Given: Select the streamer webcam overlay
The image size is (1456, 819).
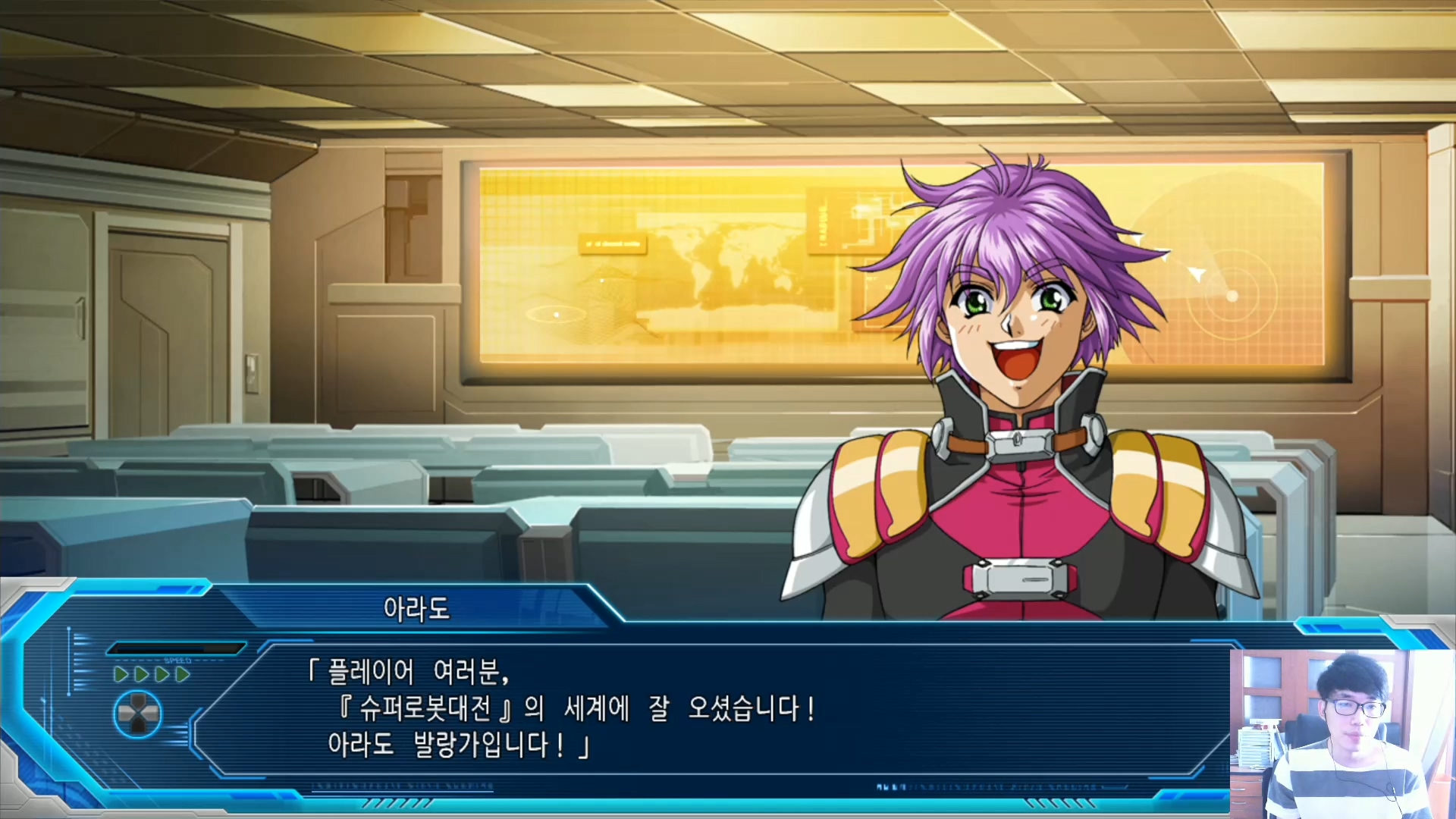Looking at the screenshot, I should [x=1341, y=733].
